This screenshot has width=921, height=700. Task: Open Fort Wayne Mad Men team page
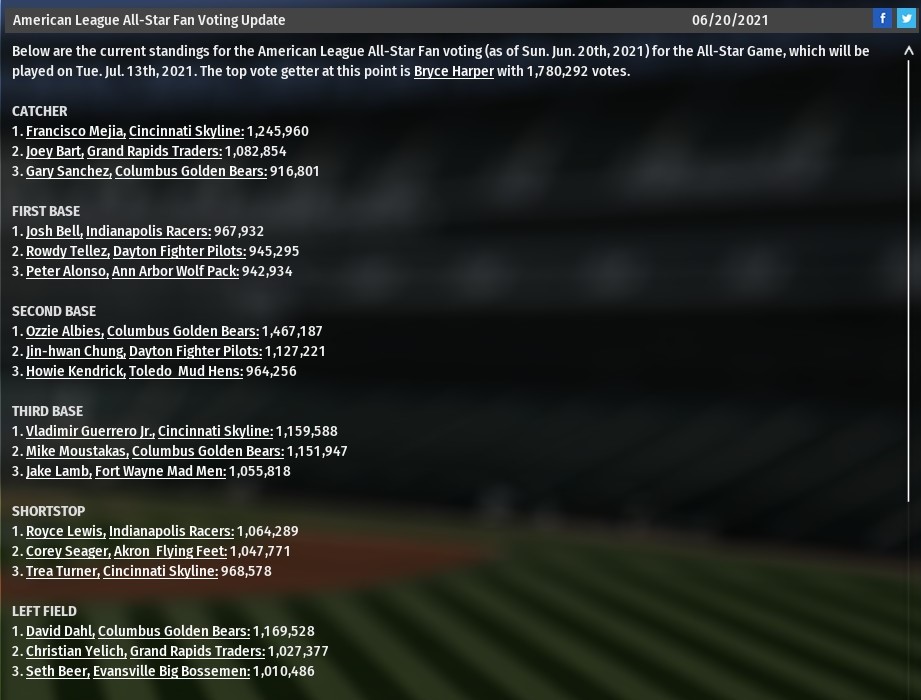[x=160, y=471]
